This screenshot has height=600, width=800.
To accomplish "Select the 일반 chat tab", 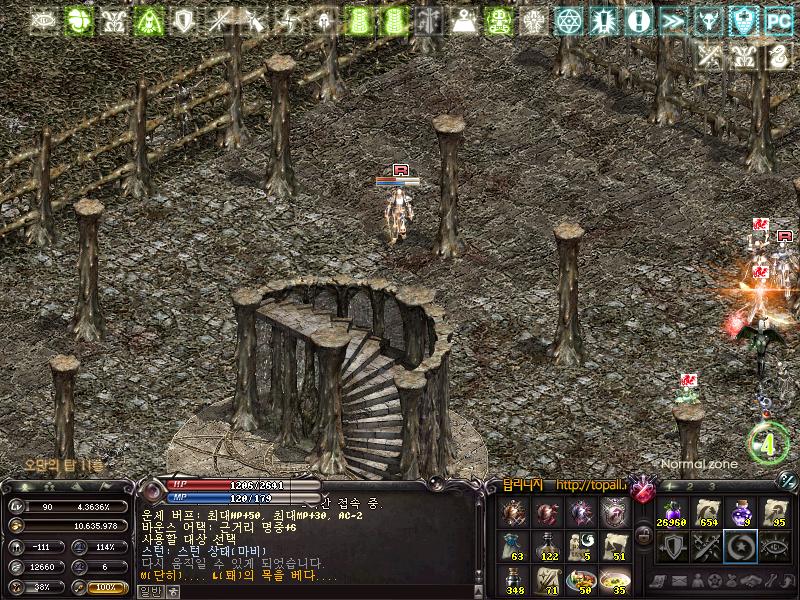I will tap(149, 591).
